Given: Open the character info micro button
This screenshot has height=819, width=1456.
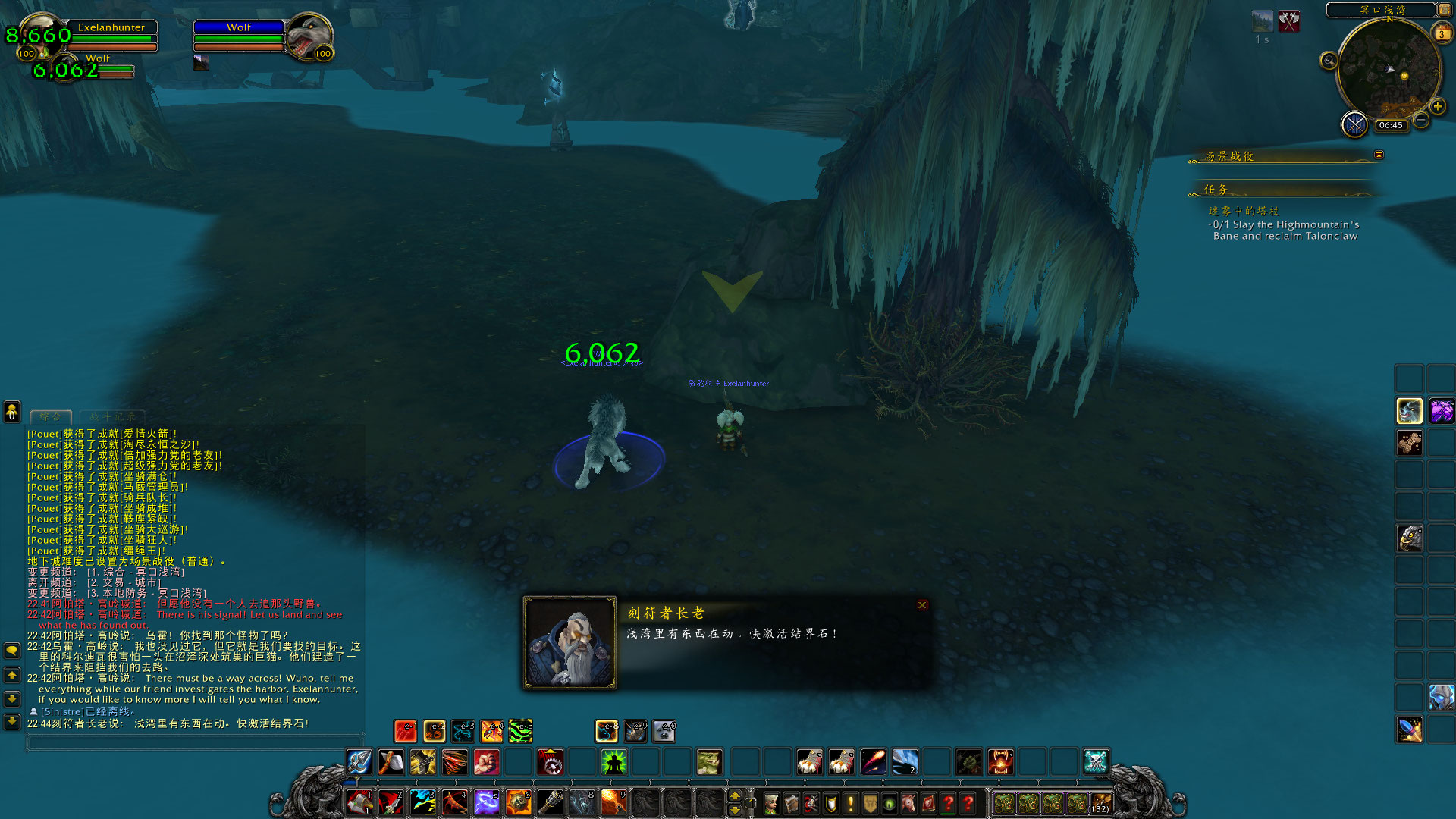Looking at the screenshot, I should point(771,803).
